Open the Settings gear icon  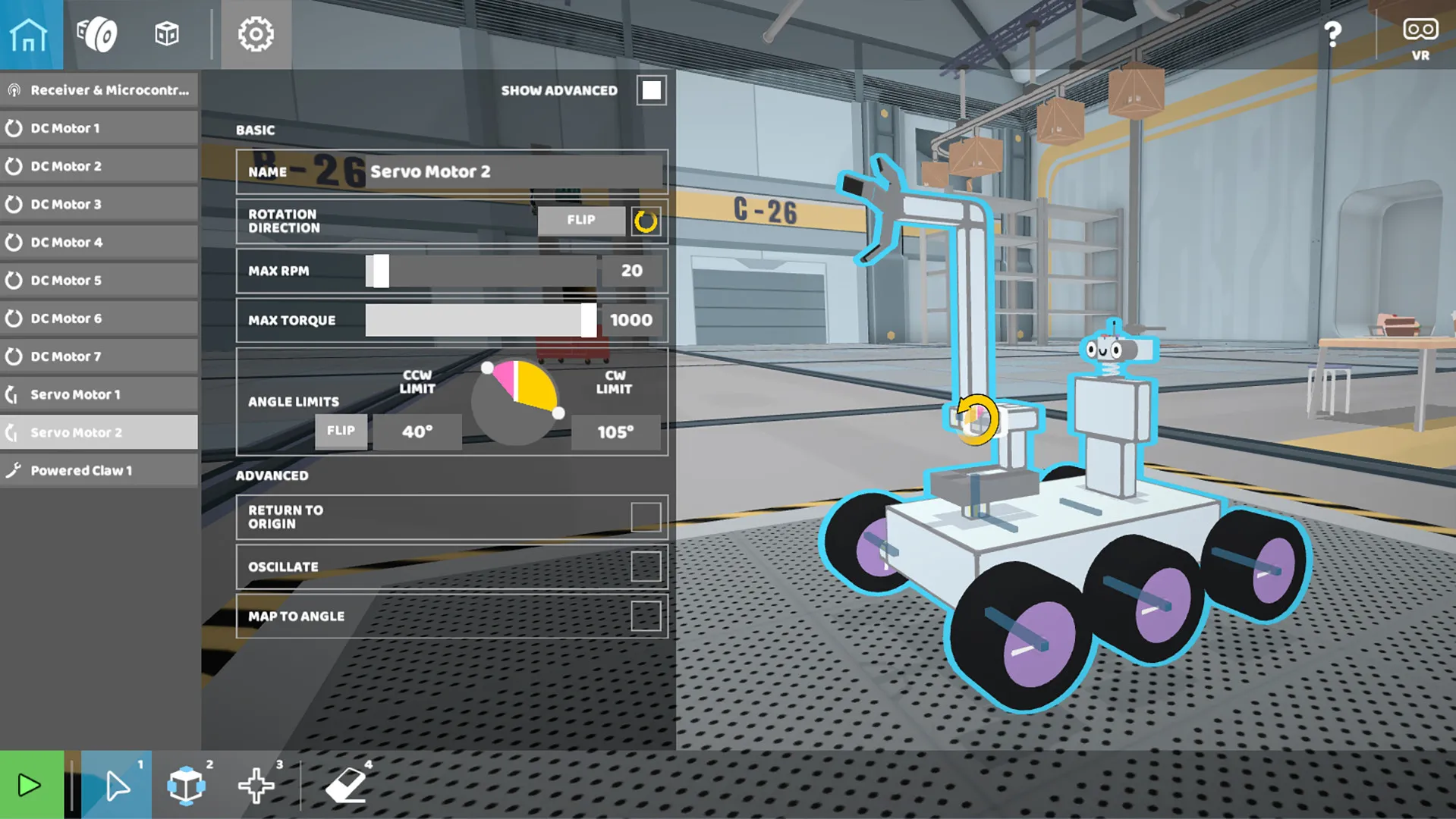pyautogui.click(x=256, y=34)
